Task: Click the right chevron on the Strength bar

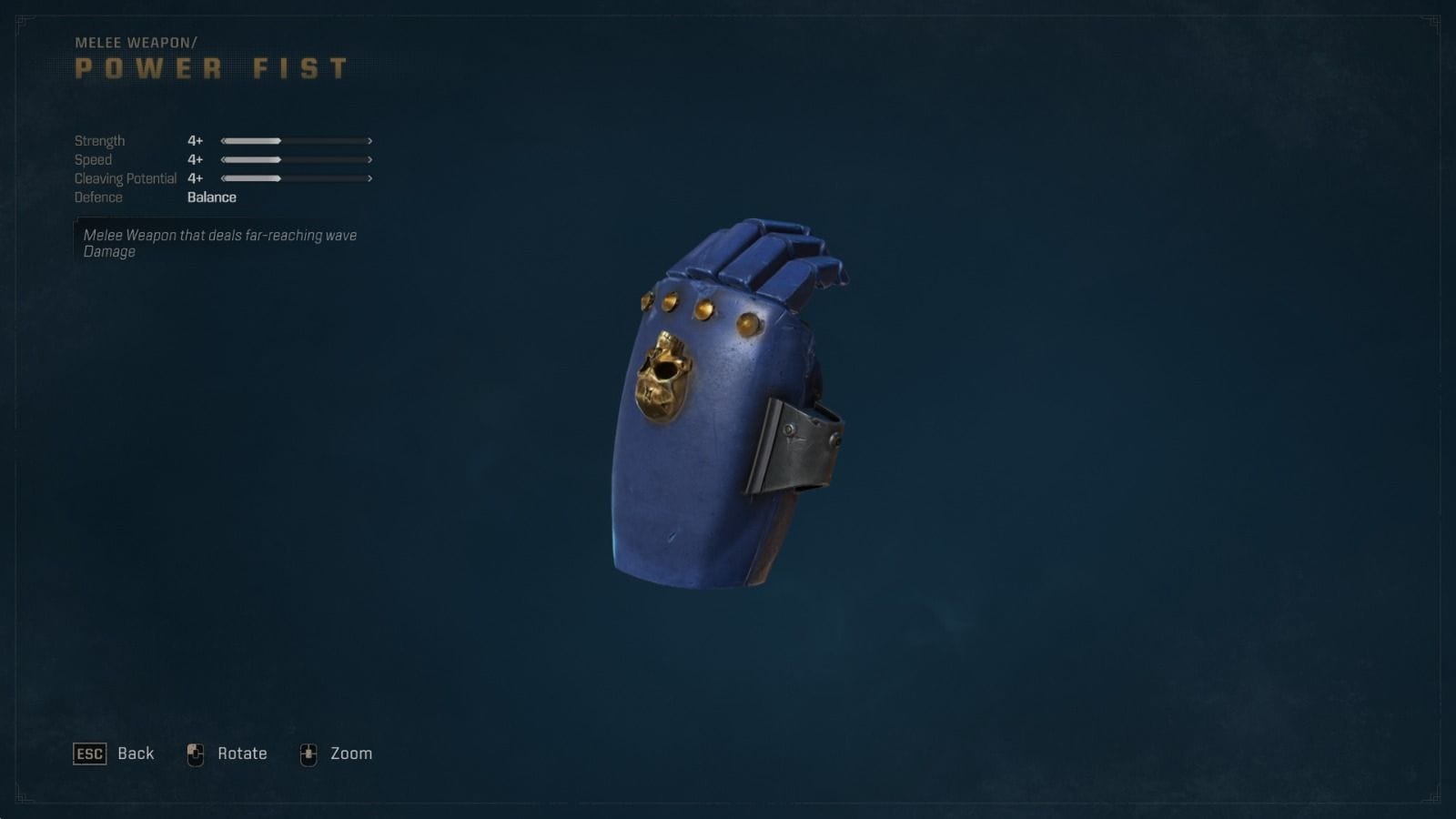Action: tap(369, 140)
